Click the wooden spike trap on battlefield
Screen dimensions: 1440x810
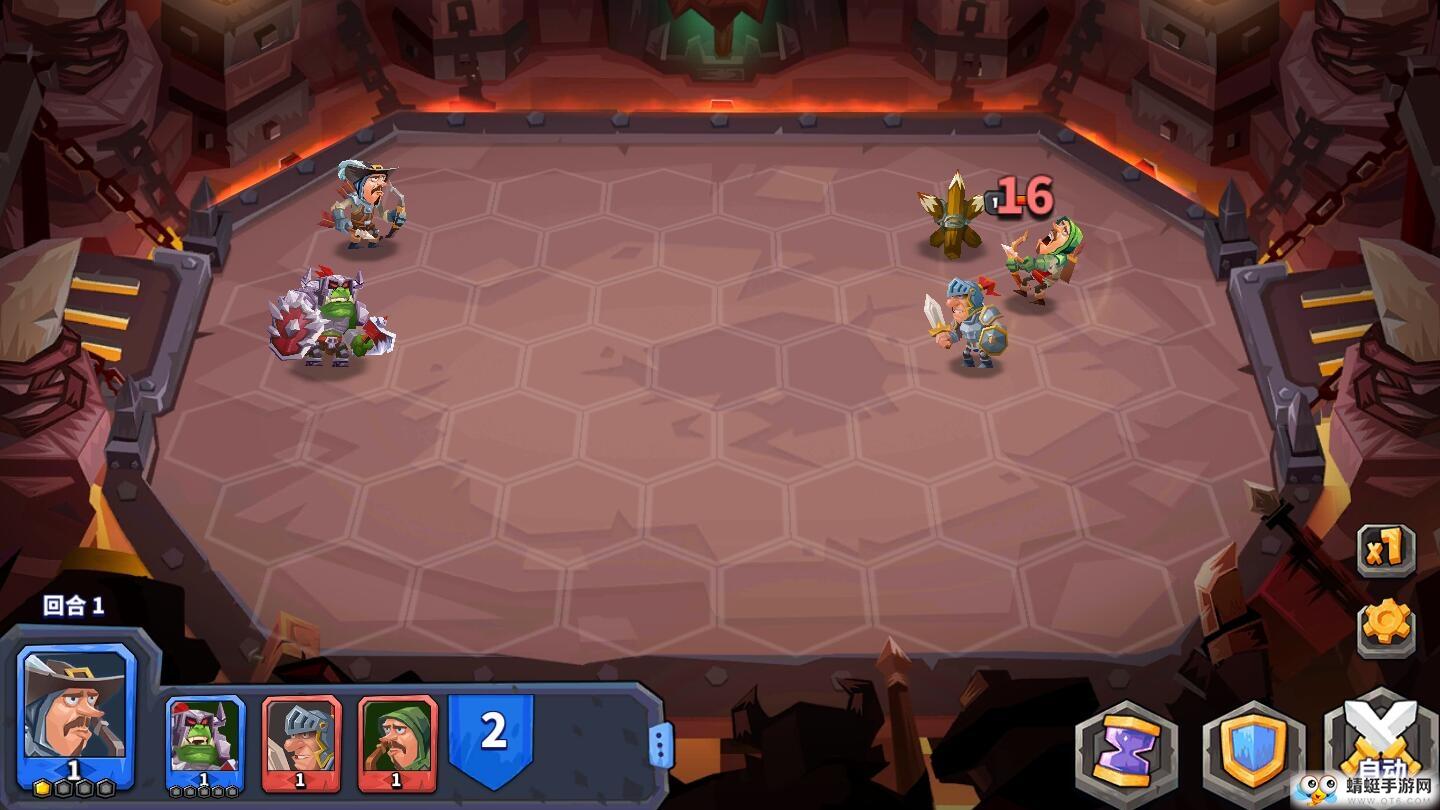pyautogui.click(x=952, y=215)
